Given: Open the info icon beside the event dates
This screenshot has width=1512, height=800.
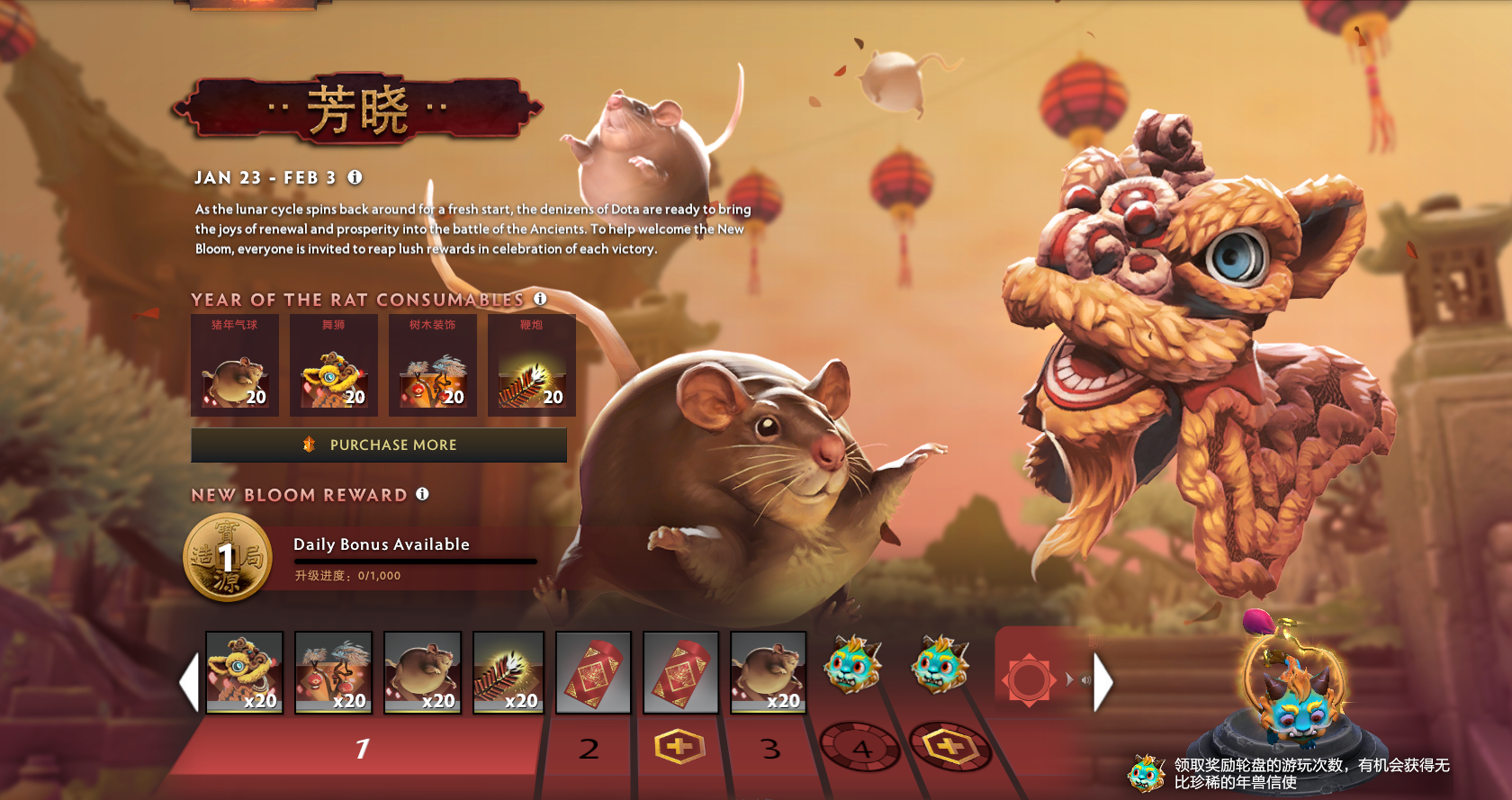Looking at the screenshot, I should 355,177.
